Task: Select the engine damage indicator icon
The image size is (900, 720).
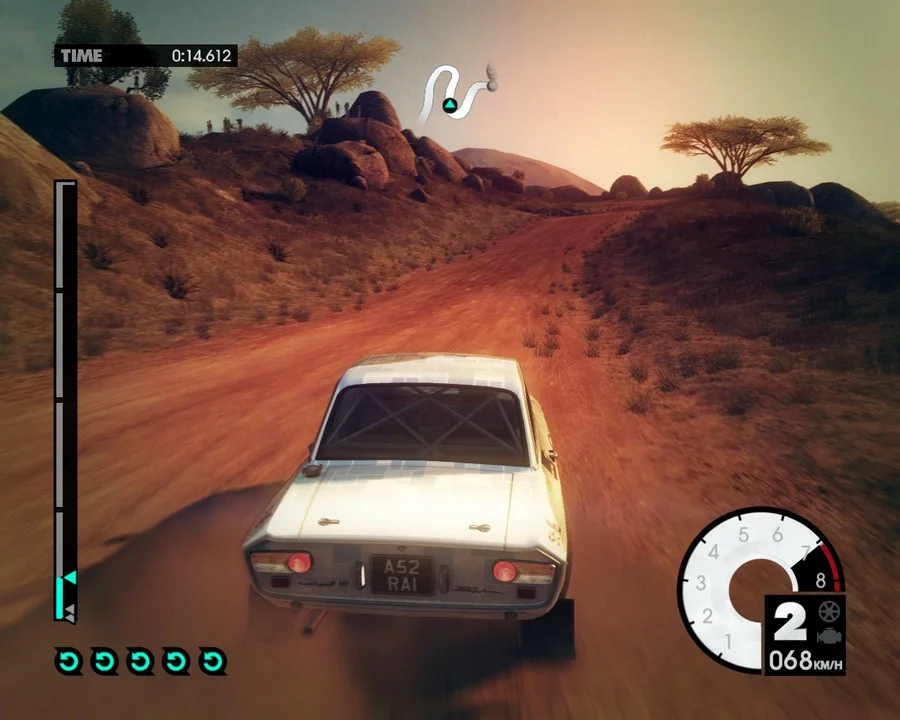Action: coord(828,637)
